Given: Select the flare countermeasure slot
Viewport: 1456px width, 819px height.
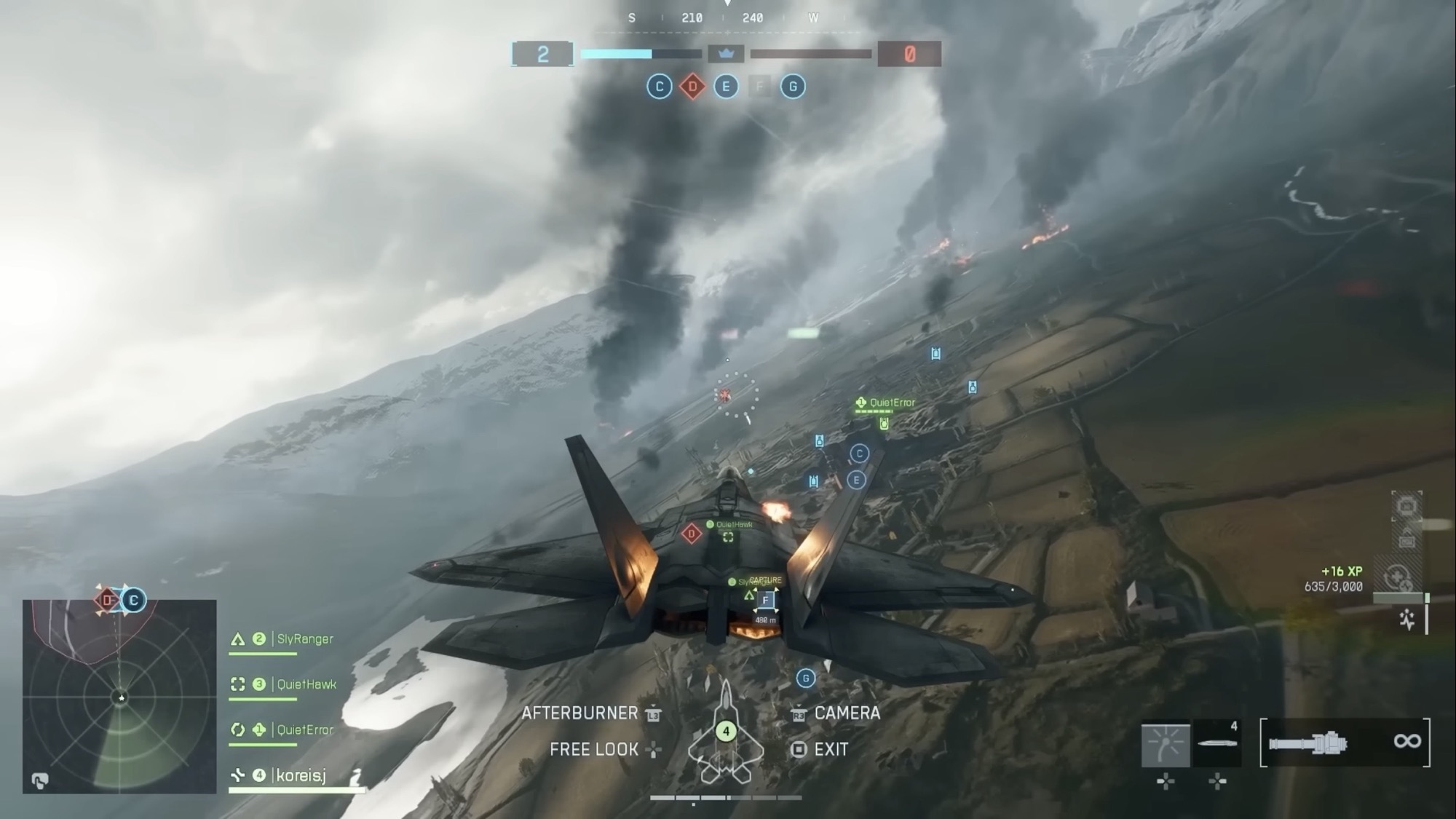Looking at the screenshot, I should [1166, 745].
